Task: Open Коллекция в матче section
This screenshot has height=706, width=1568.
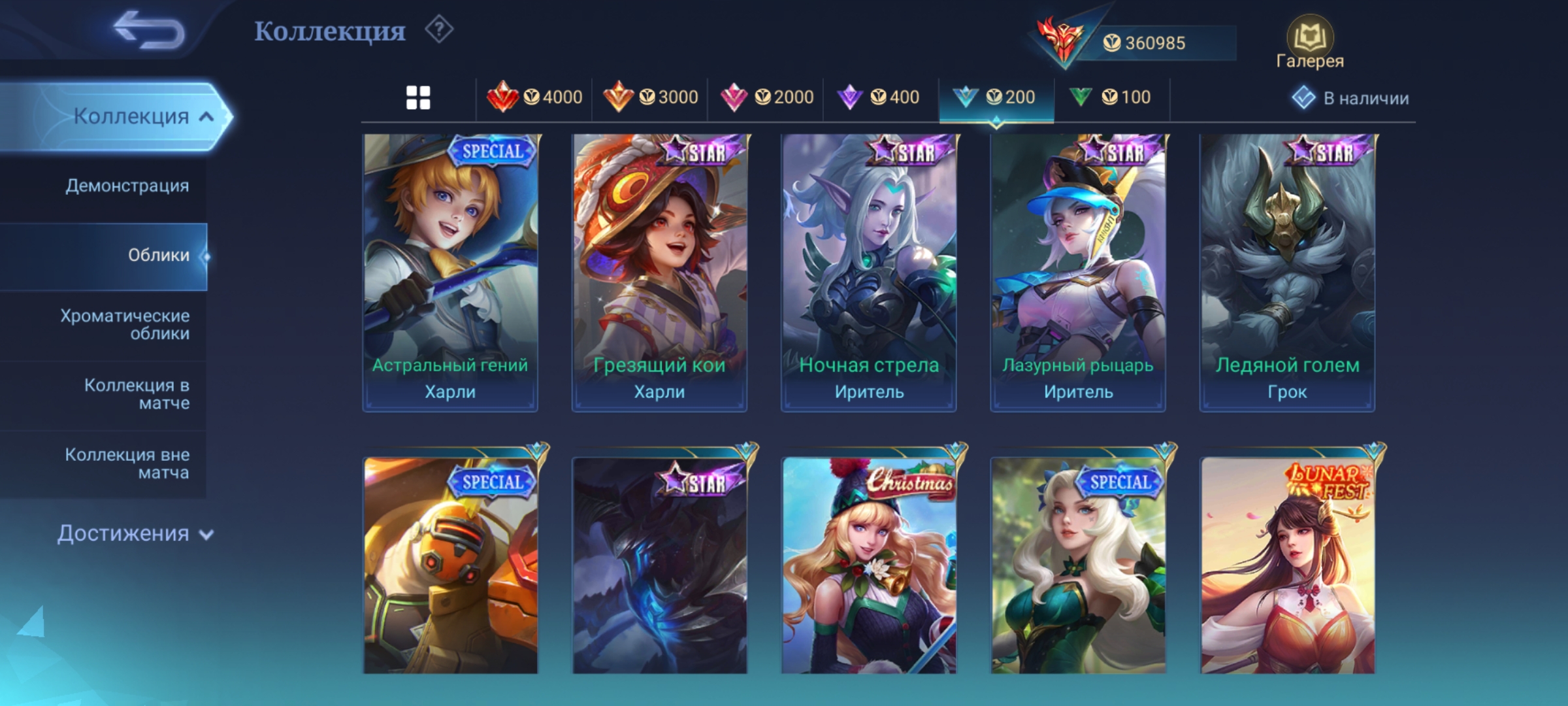Action: [x=137, y=394]
